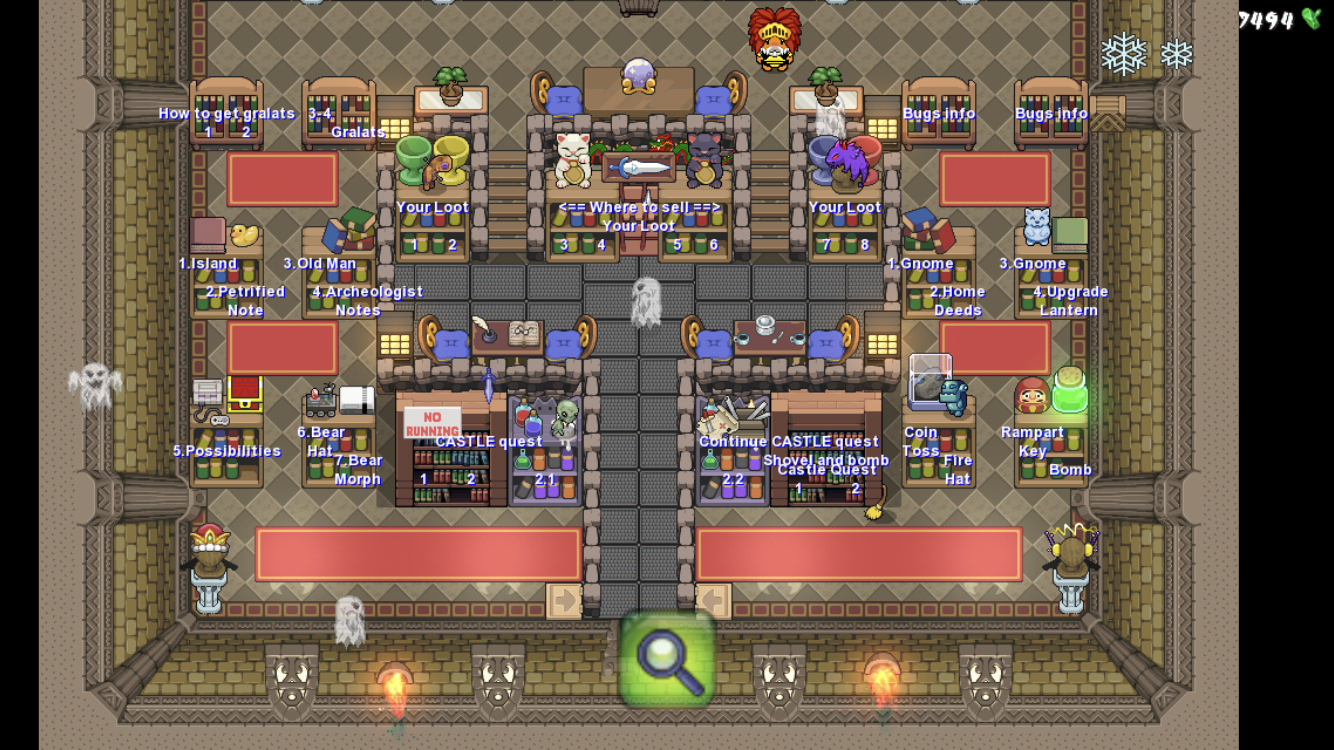
Task: Tap the green magnifying glass button
Action: (667, 659)
